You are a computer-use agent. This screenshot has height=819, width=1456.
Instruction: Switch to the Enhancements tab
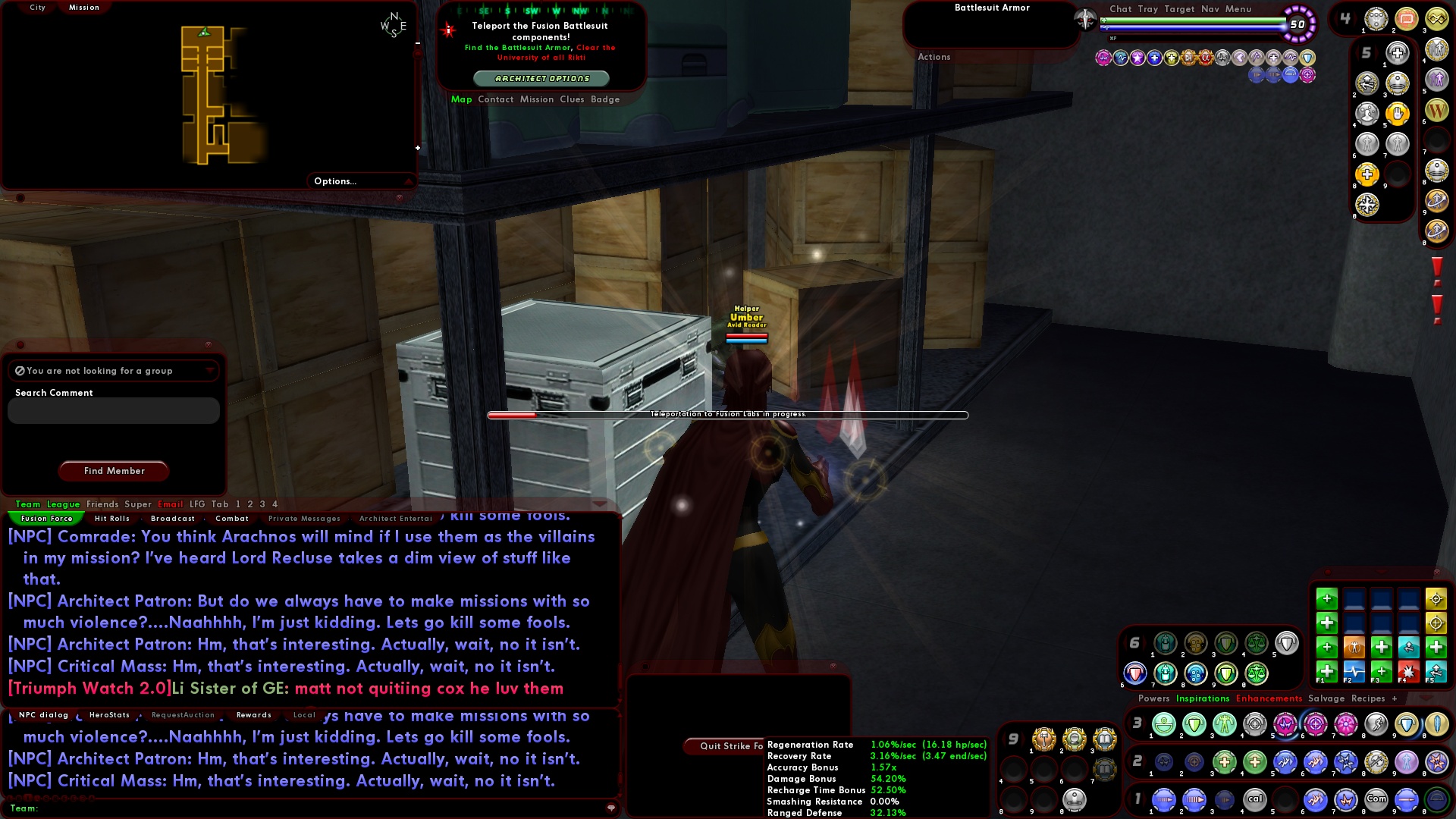click(1269, 698)
